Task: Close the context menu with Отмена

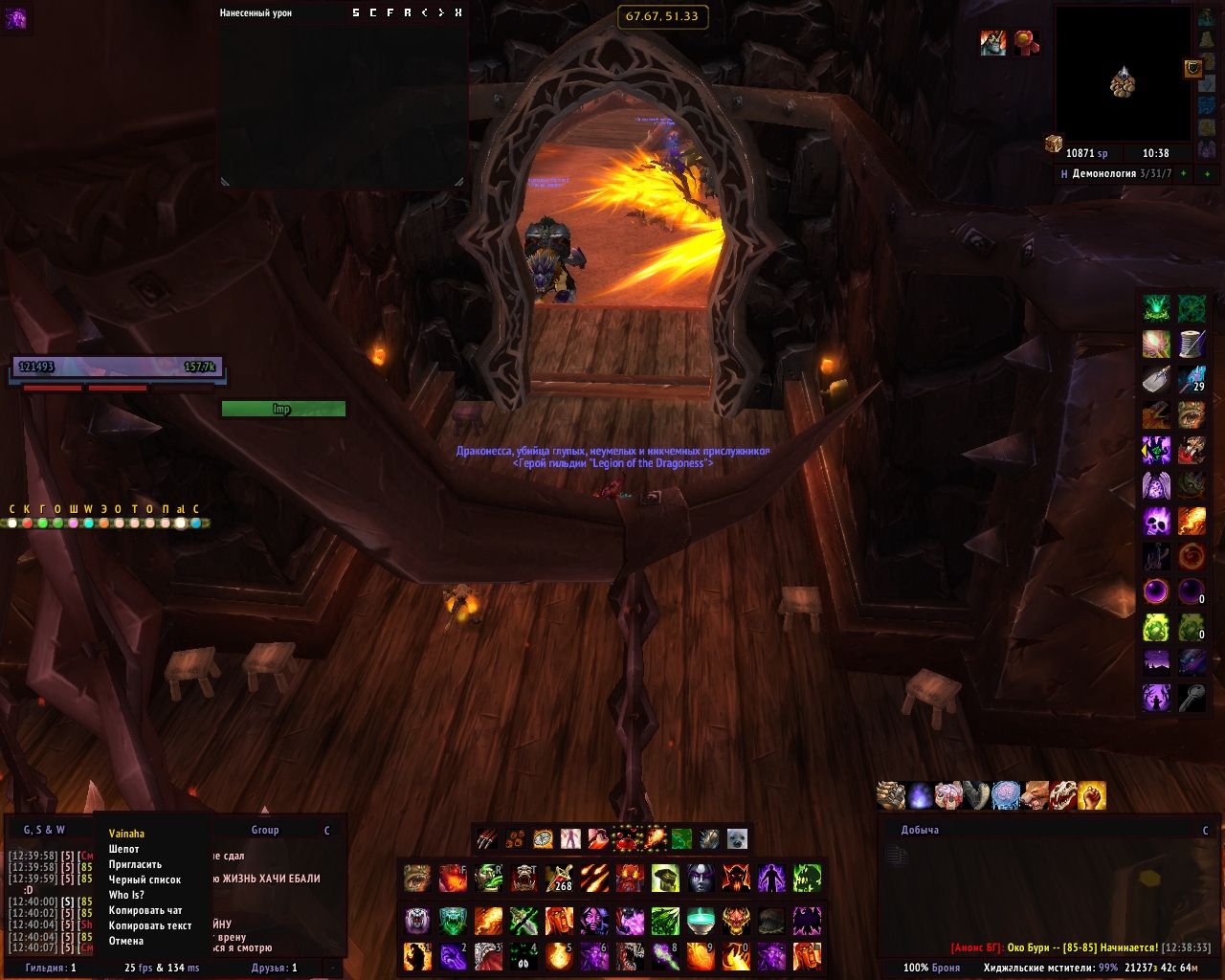Action: (x=126, y=941)
